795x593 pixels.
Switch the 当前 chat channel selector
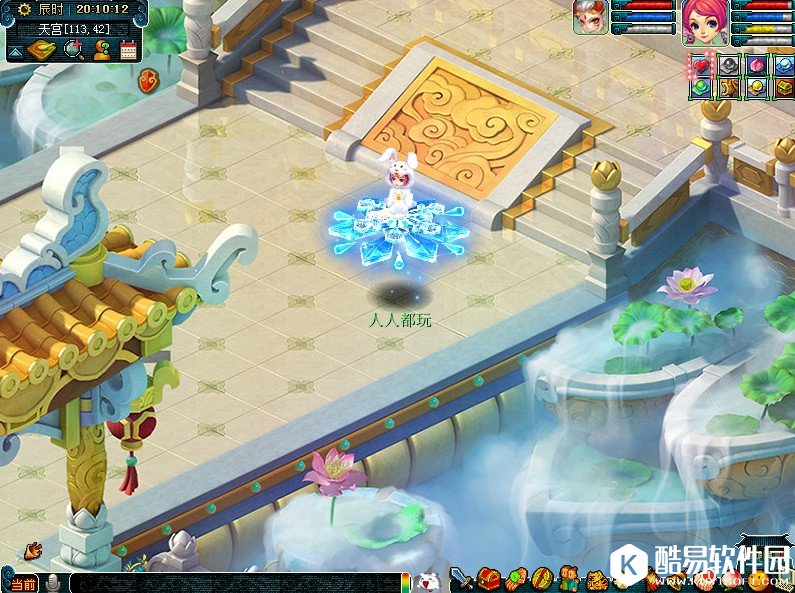coord(22,583)
